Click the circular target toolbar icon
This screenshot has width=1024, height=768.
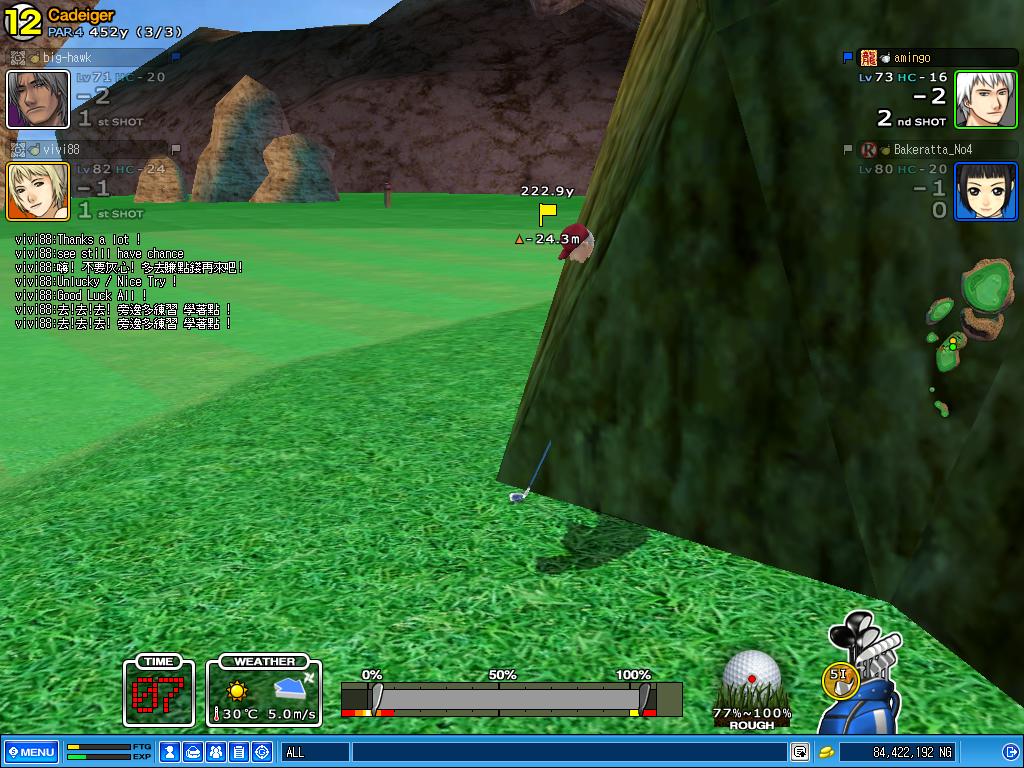263,752
